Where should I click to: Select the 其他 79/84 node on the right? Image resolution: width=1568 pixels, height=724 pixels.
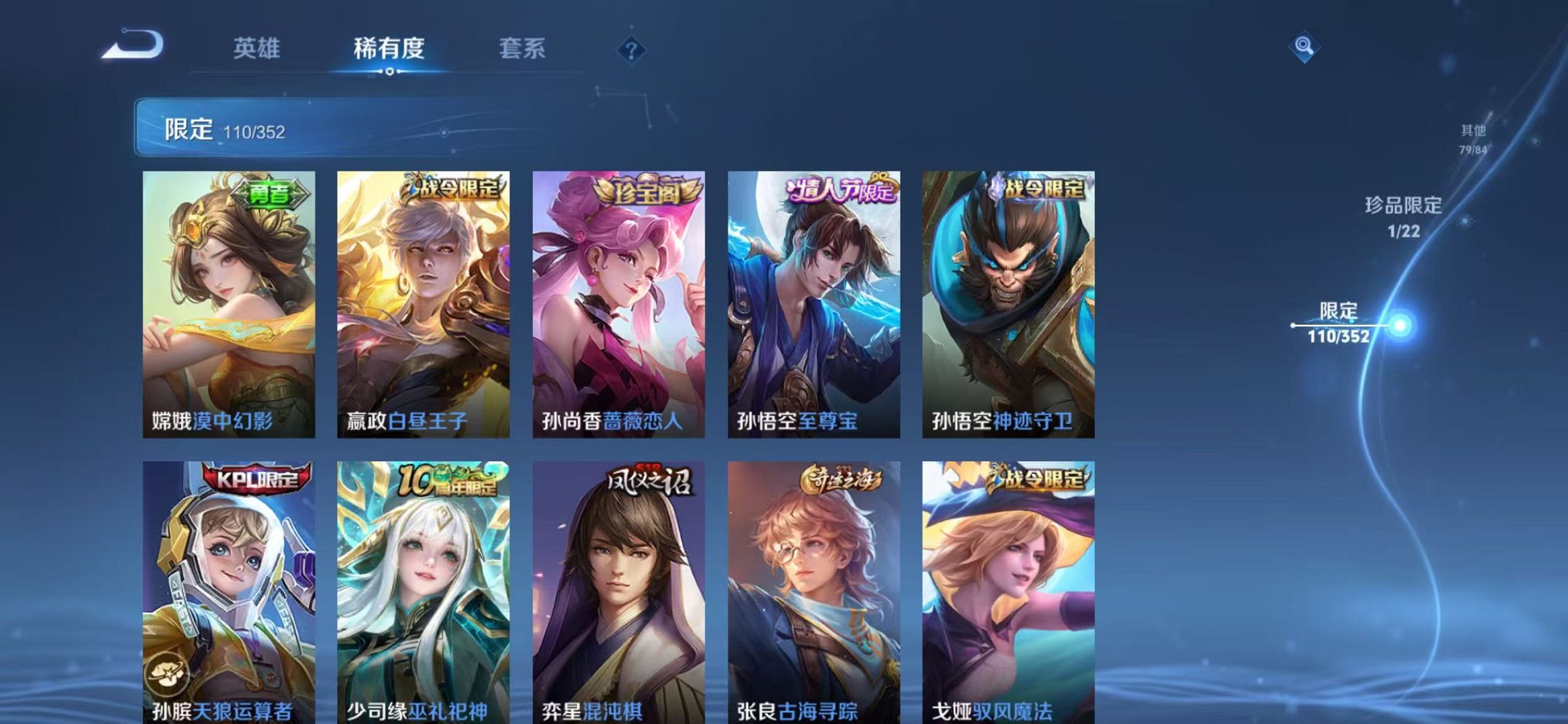[1472, 138]
